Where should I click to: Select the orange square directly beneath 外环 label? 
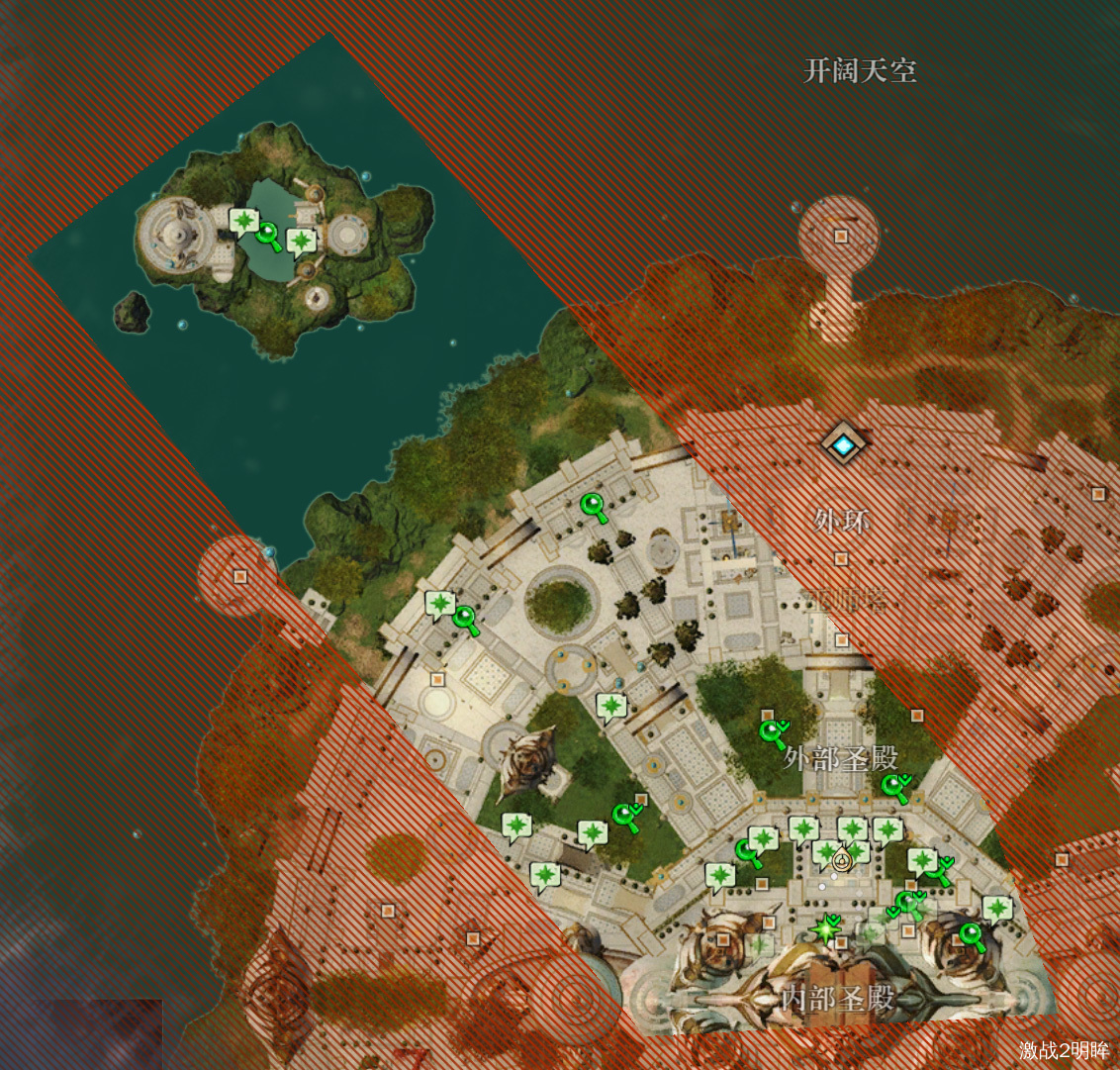point(840,558)
